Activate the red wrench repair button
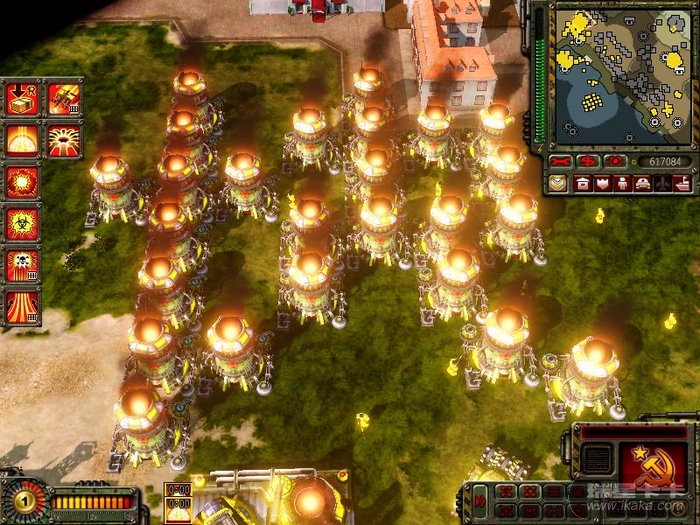This screenshot has height=525, width=700. [x=561, y=161]
